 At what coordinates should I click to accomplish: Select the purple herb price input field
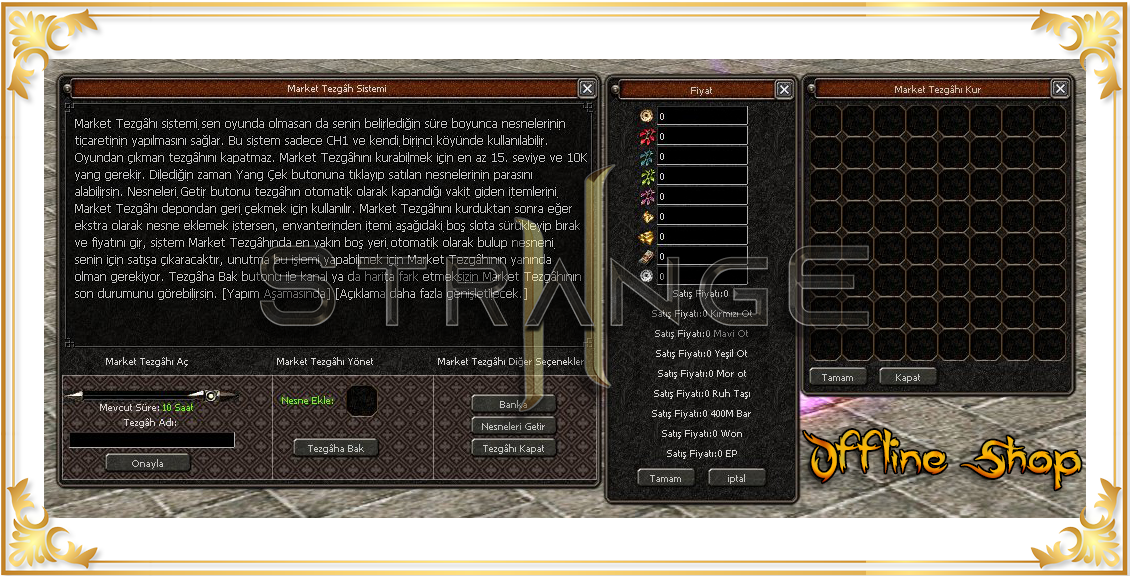click(x=701, y=196)
